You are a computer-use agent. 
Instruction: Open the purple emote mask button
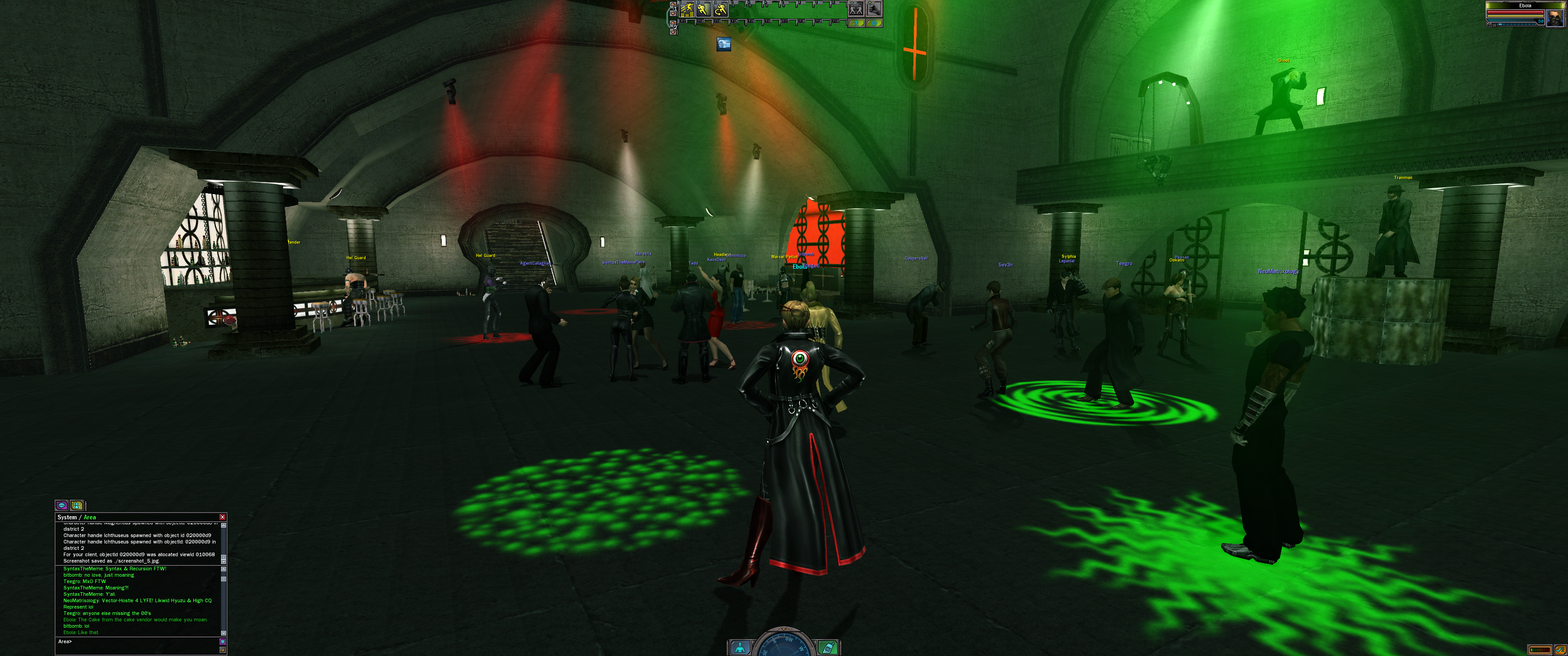[223, 641]
